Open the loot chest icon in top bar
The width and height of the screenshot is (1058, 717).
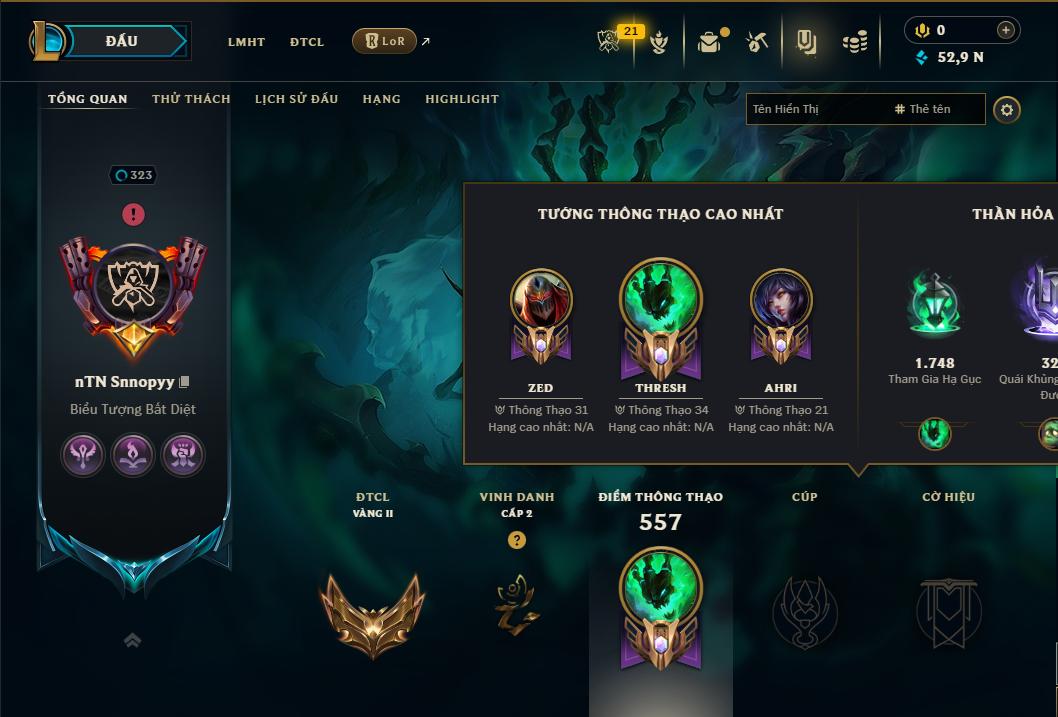(709, 42)
